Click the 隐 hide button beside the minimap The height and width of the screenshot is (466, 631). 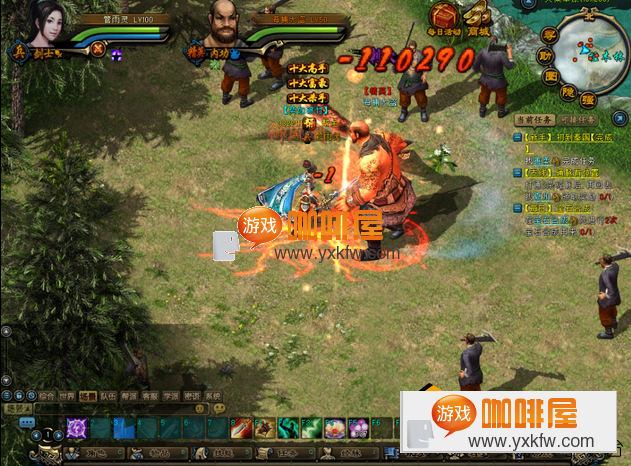[x=568, y=90]
